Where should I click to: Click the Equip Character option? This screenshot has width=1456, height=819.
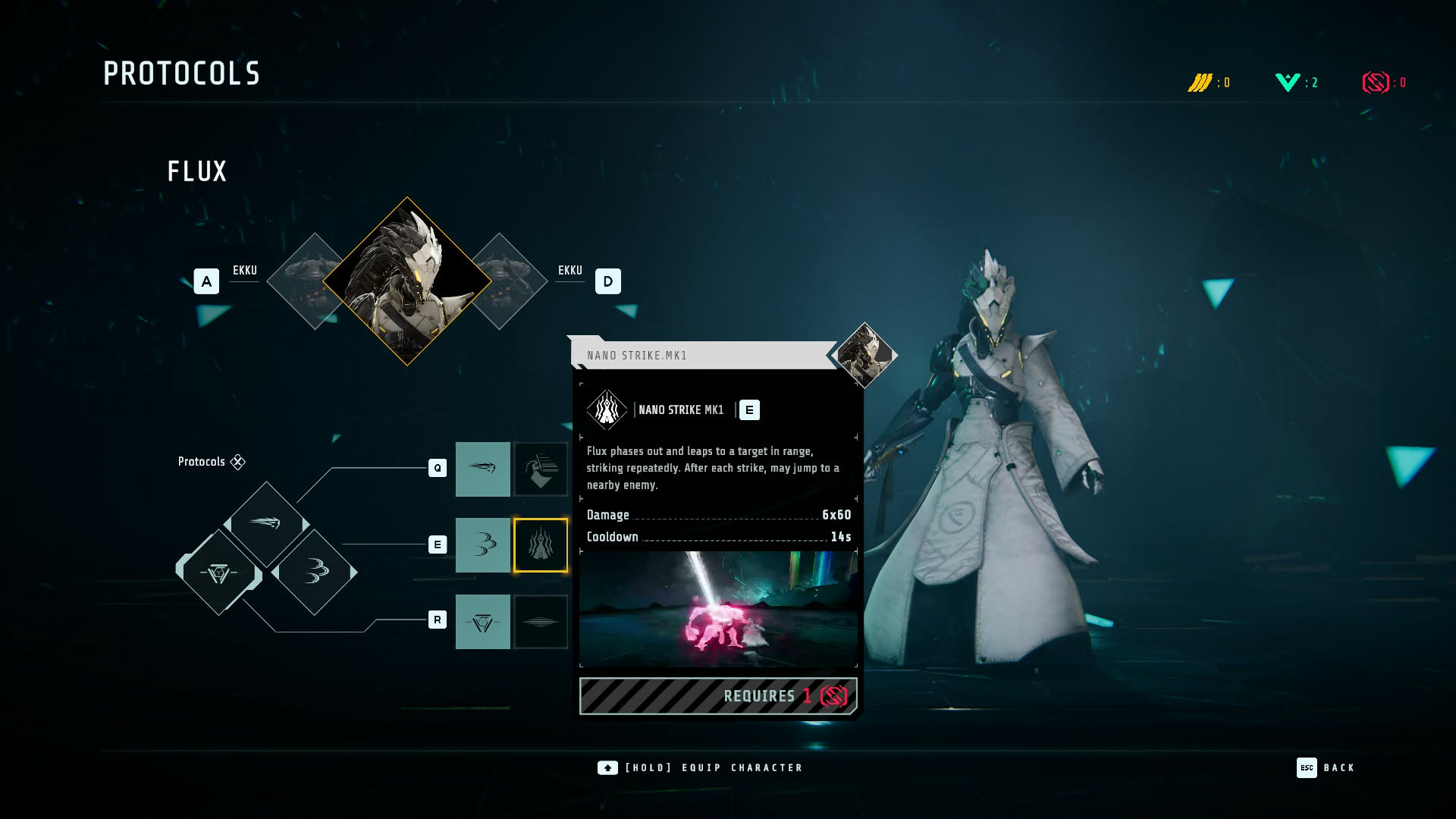pyautogui.click(x=700, y=767)
